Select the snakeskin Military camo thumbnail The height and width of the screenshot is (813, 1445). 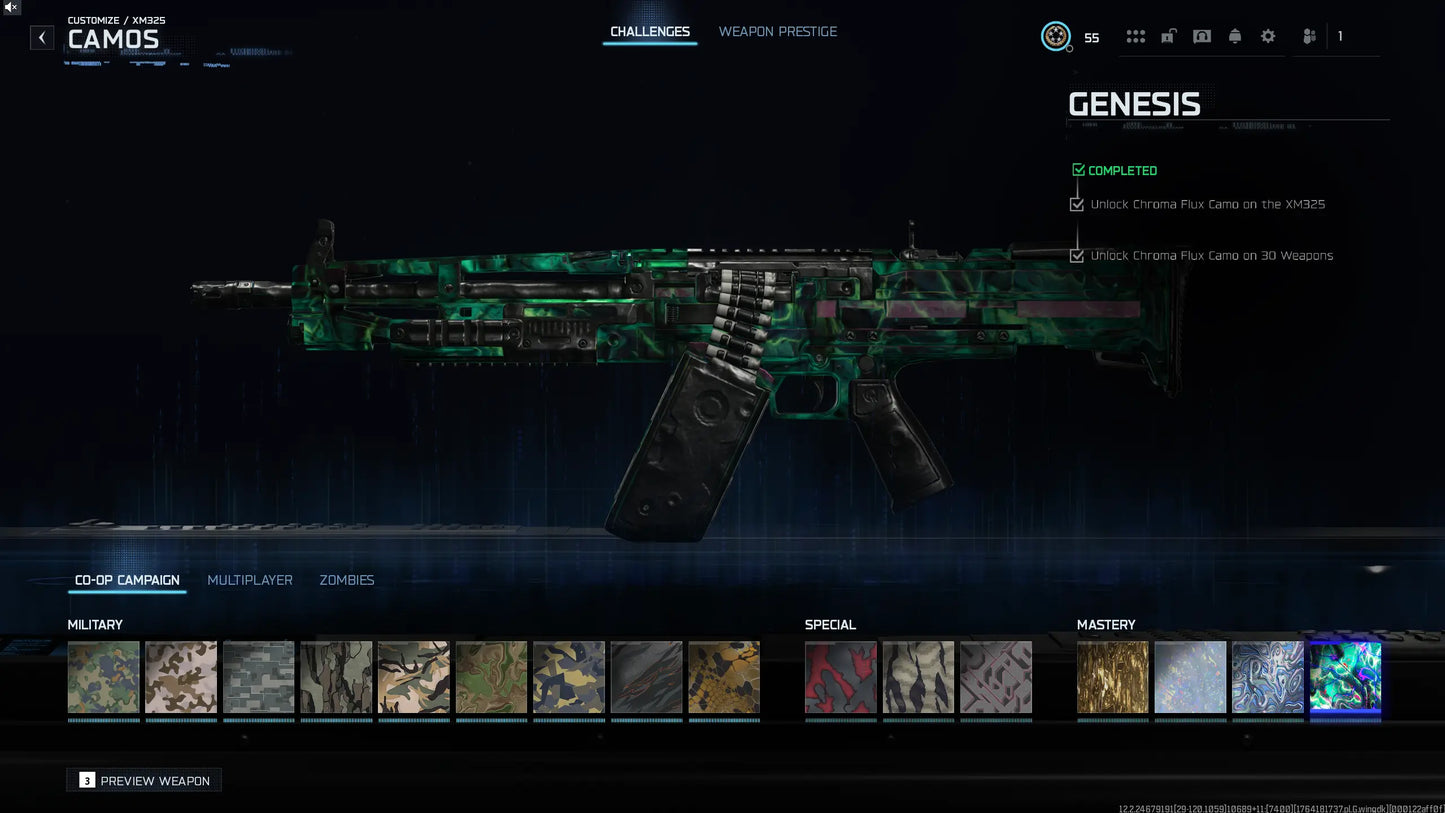pyautogui.click(x=724, y=677)
